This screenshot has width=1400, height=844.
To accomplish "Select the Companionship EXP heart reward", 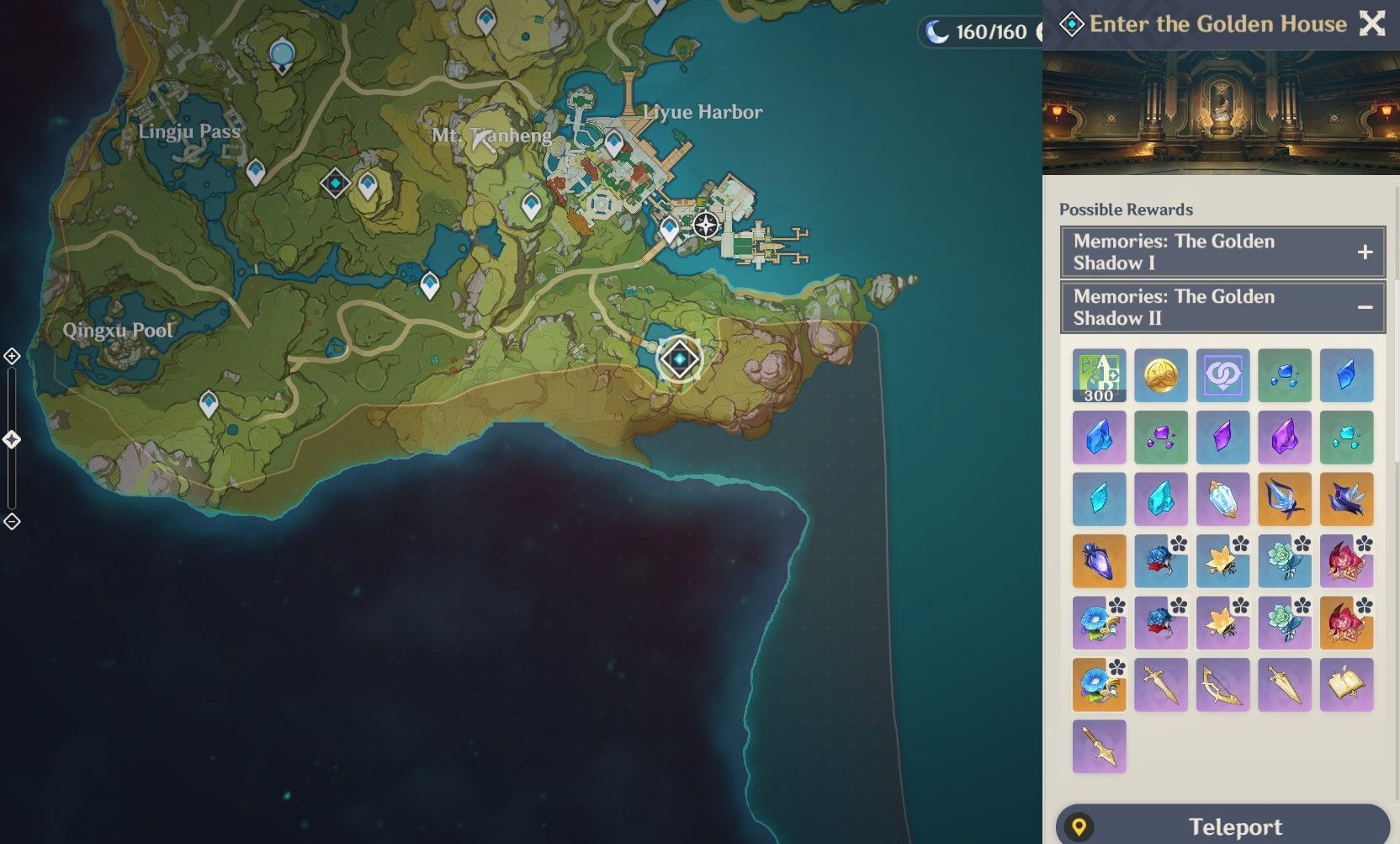I will coord(1222,375).
